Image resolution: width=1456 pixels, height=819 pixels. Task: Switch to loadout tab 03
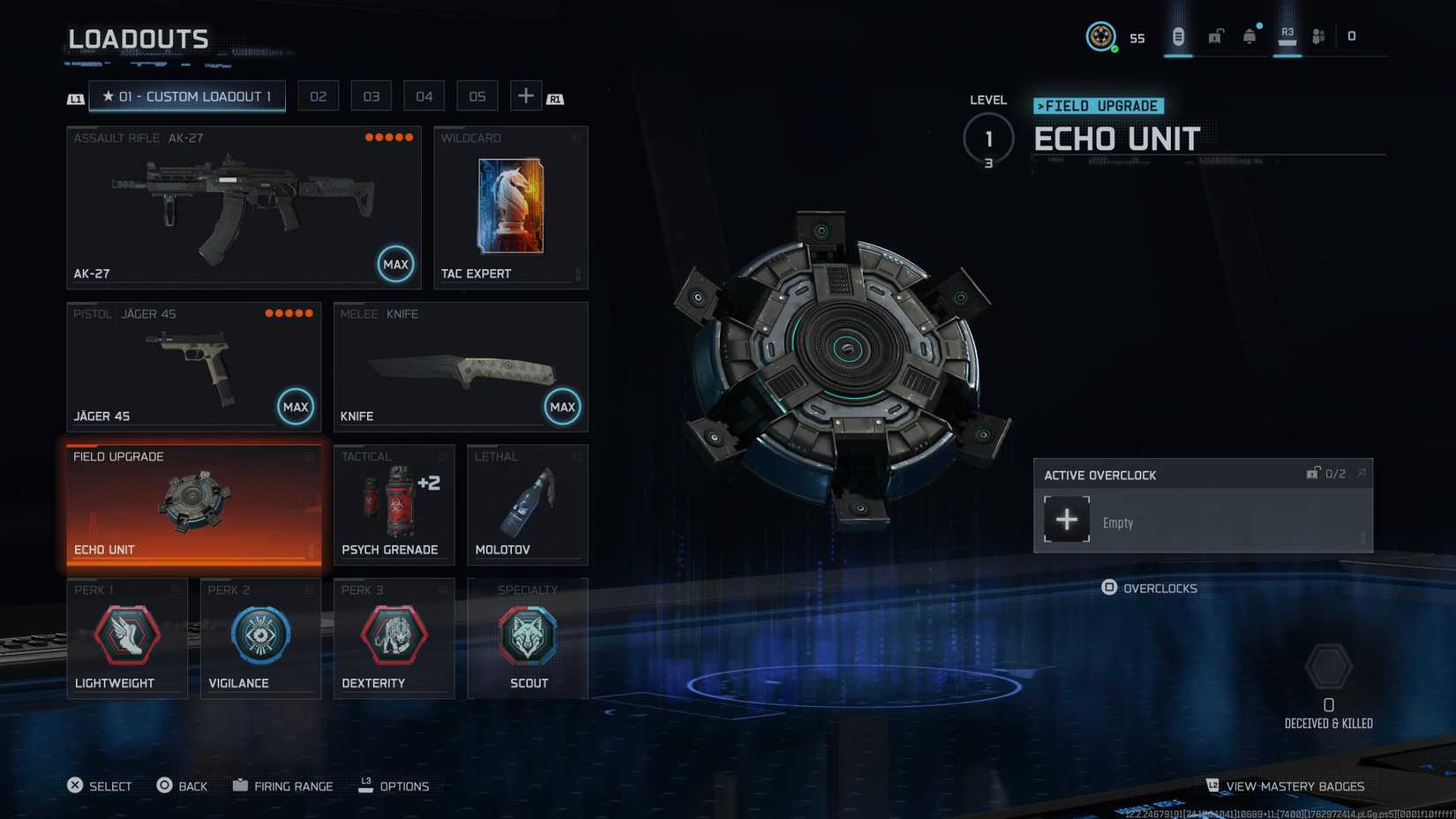click(x=372, y=96)
